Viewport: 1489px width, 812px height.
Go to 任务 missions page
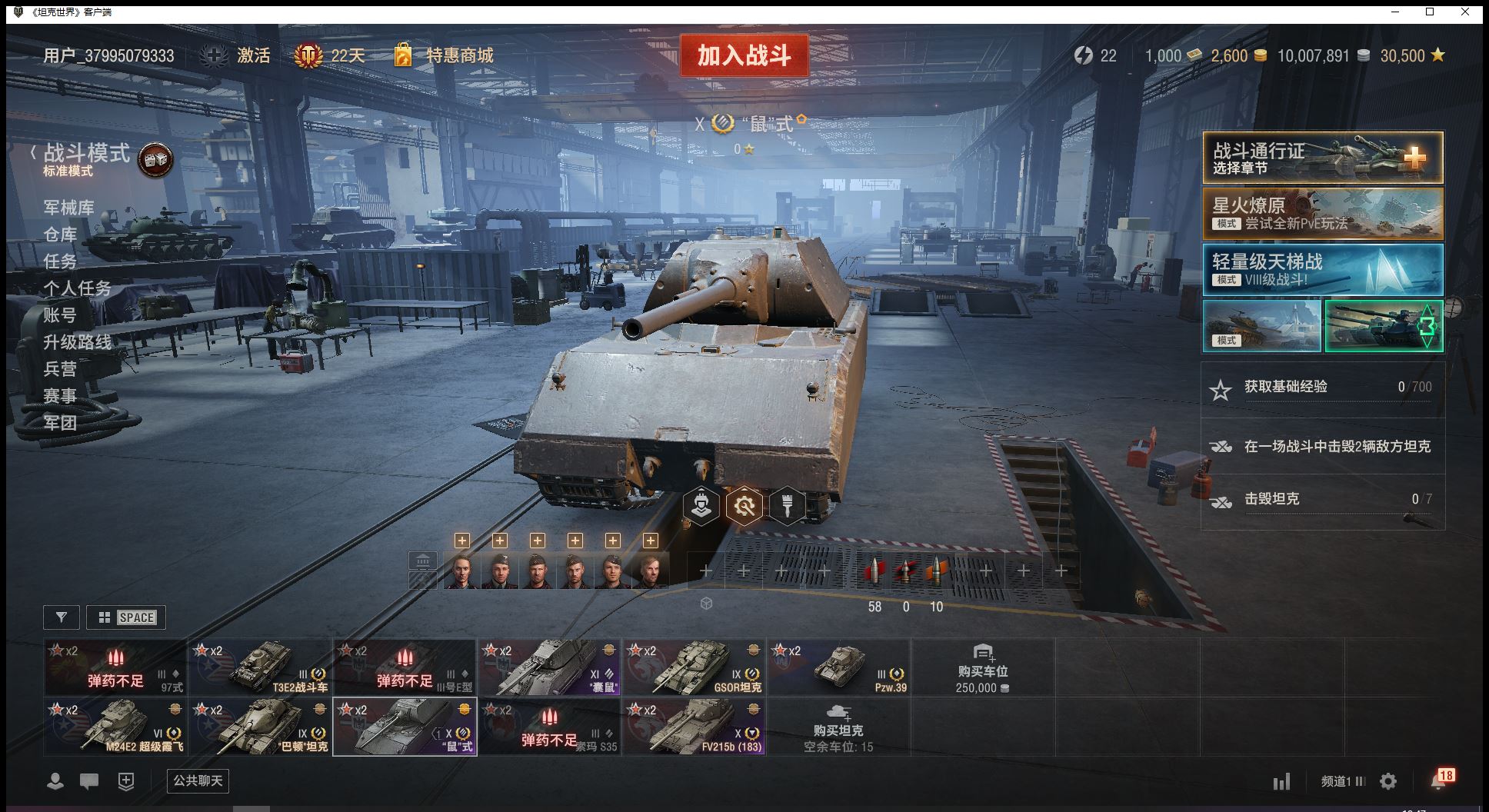point(60,261)
